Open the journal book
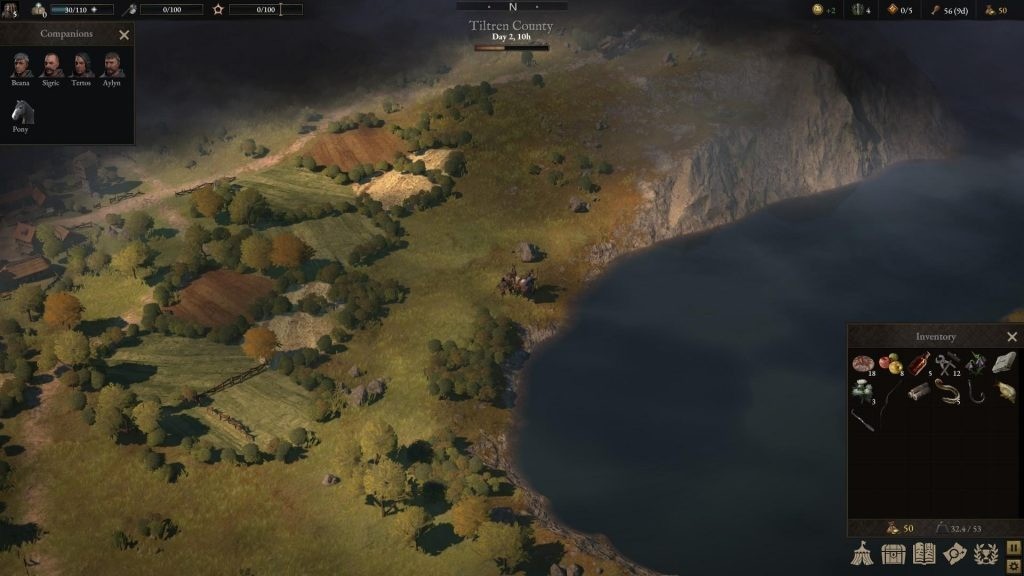 pos(924,553)
